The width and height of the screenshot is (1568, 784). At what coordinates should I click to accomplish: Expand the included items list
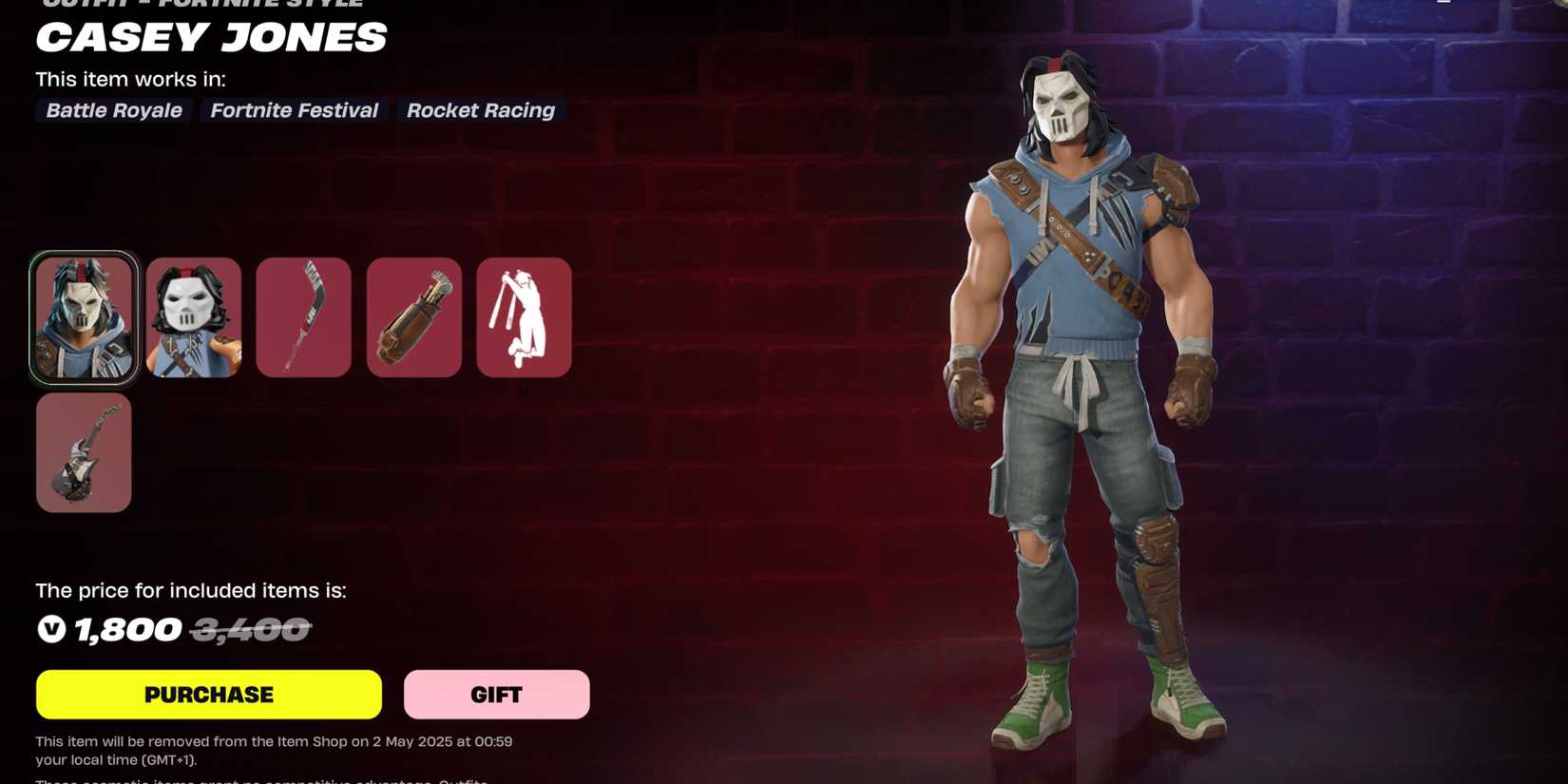(x=190, y=590)
